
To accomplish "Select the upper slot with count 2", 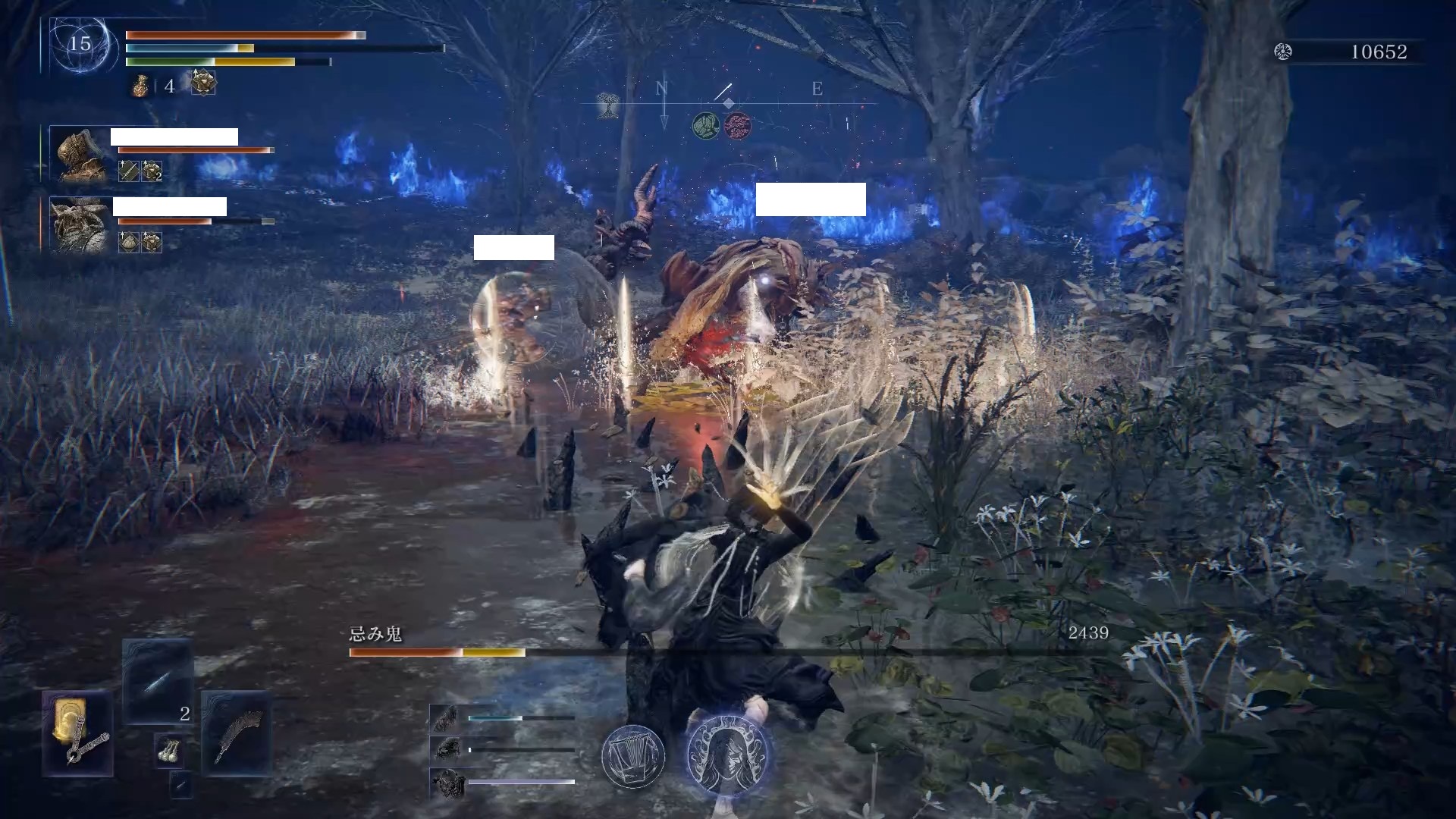I will (158, 681).
